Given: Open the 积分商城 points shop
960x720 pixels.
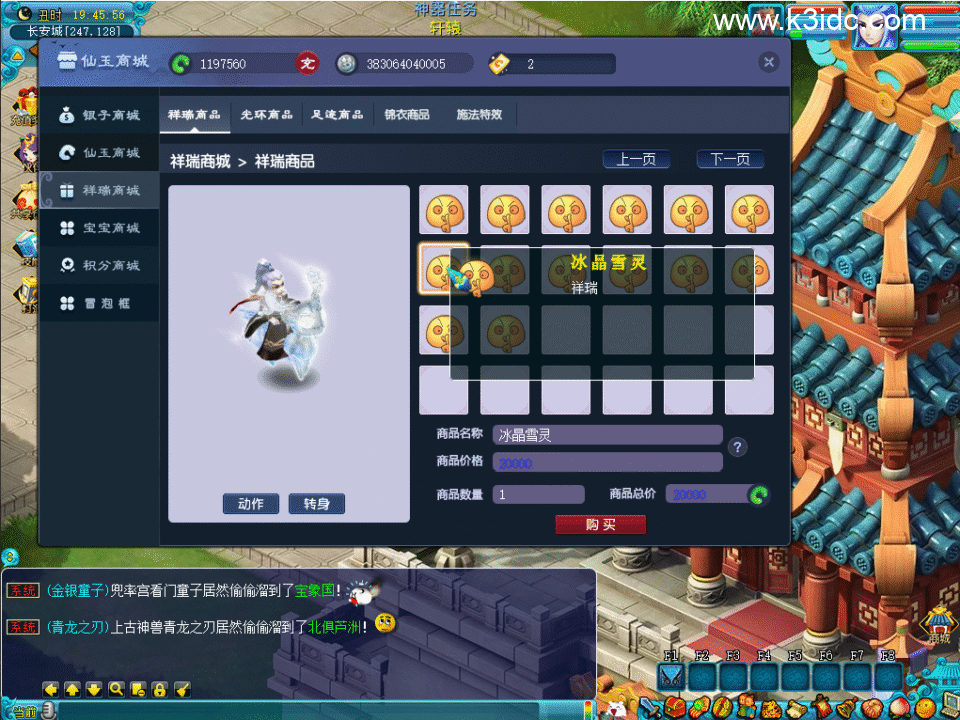Looking at the screenshot, I should point(100,266).
